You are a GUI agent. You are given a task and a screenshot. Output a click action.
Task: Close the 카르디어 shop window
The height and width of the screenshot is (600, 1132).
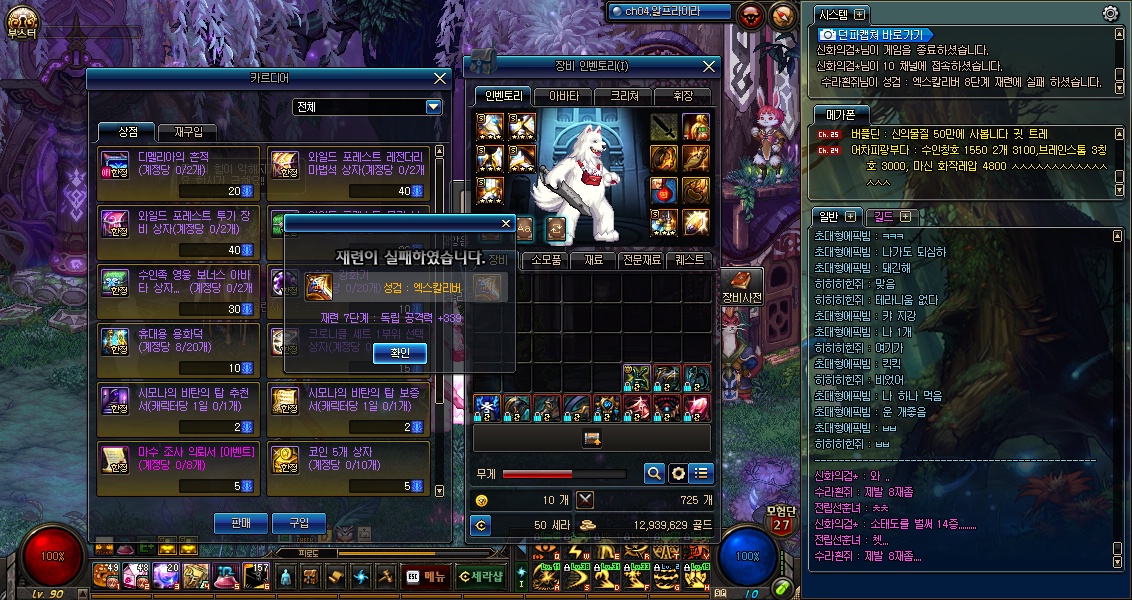tap(440, 78)
